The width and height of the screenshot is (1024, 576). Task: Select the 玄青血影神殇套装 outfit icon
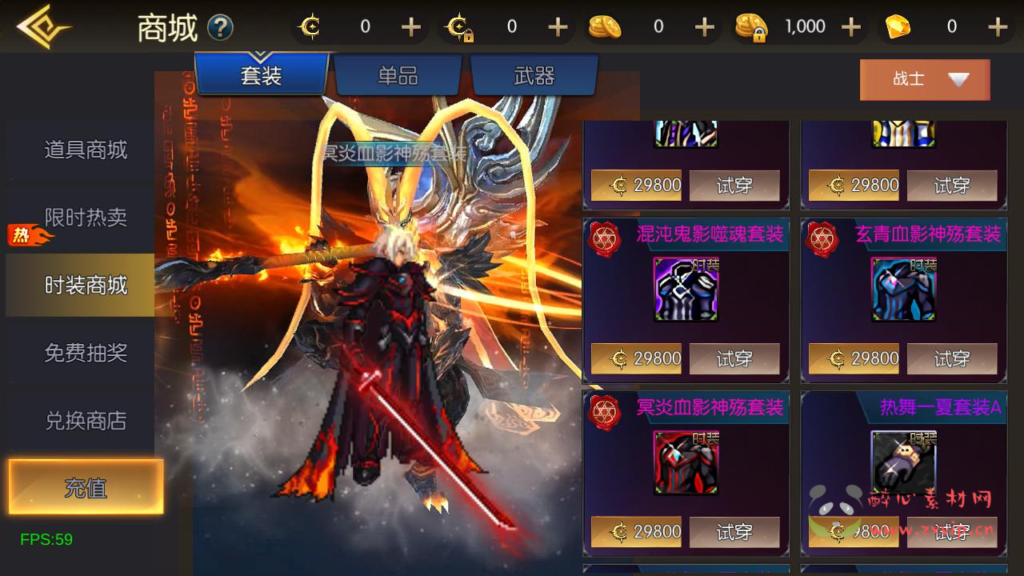pos(903,290)
